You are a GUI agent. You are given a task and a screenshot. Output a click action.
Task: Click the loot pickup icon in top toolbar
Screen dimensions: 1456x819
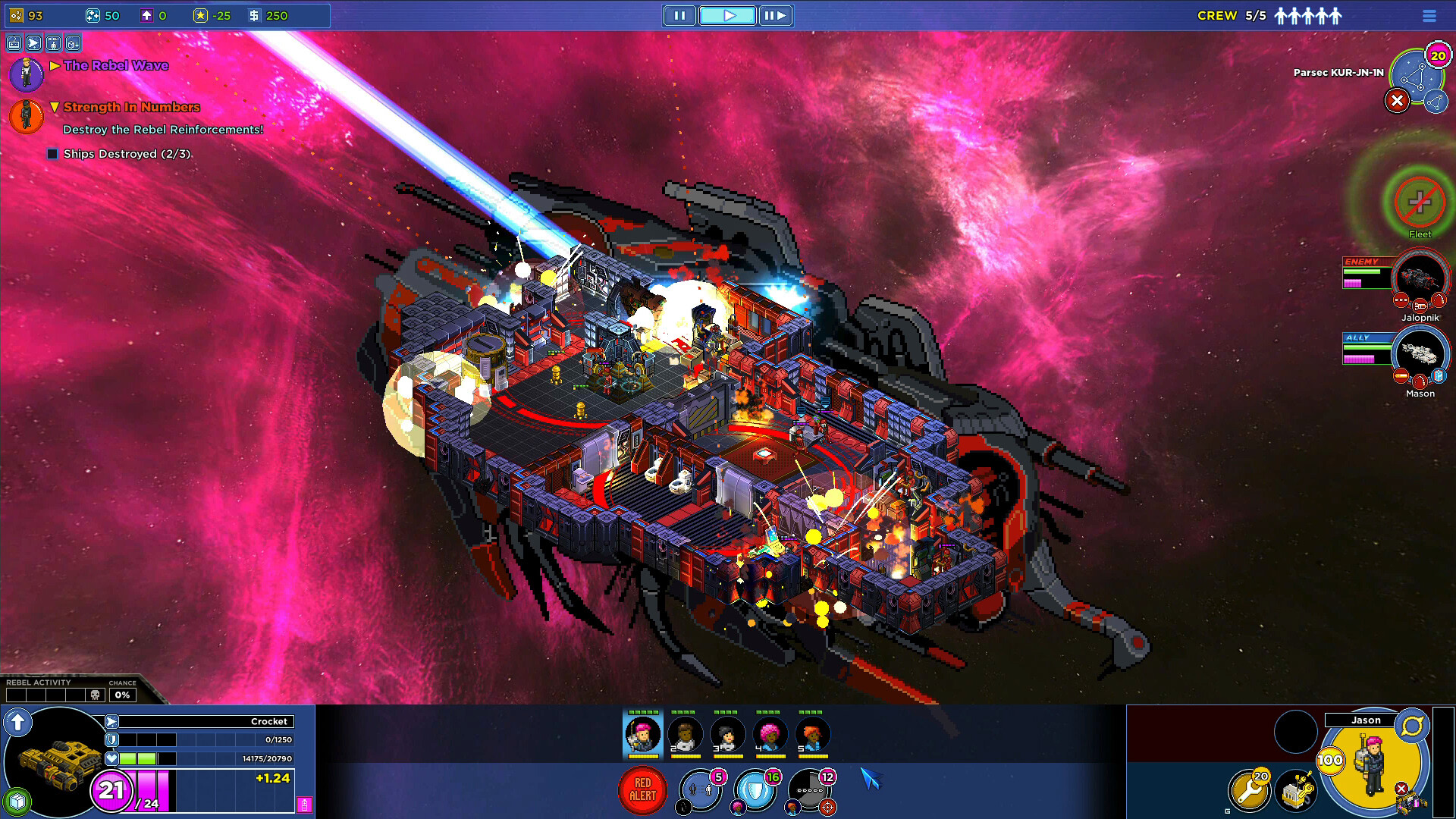coord(72,43)
